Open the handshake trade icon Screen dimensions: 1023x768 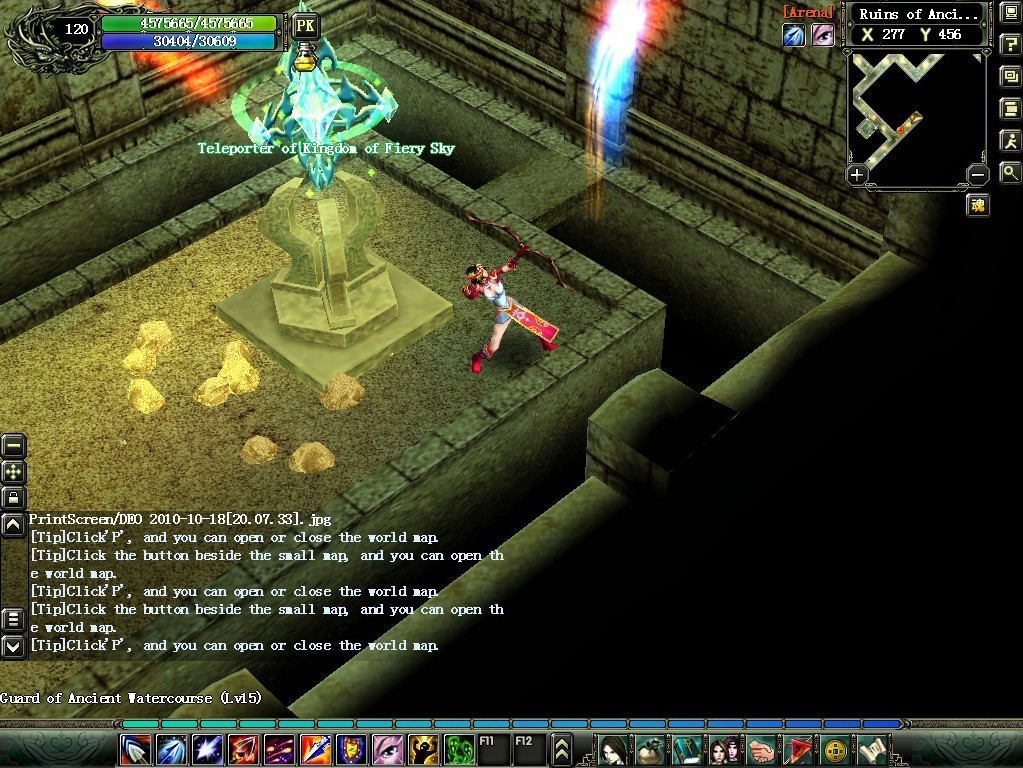coord(762,748)
